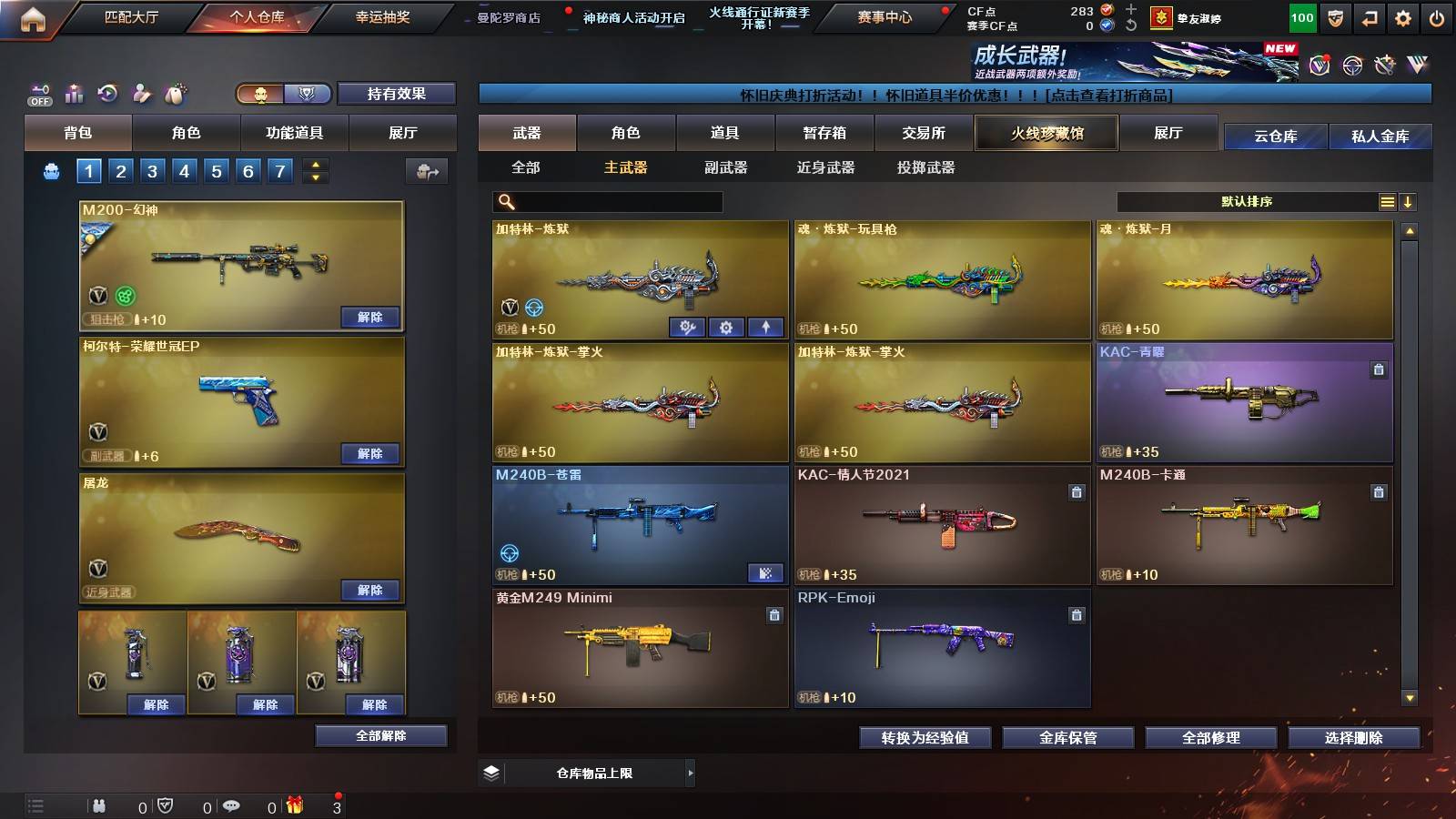1456x819 pixels.
Task: Switch to the 近身武器 weapon category tab
Action: tap(826, 167)
